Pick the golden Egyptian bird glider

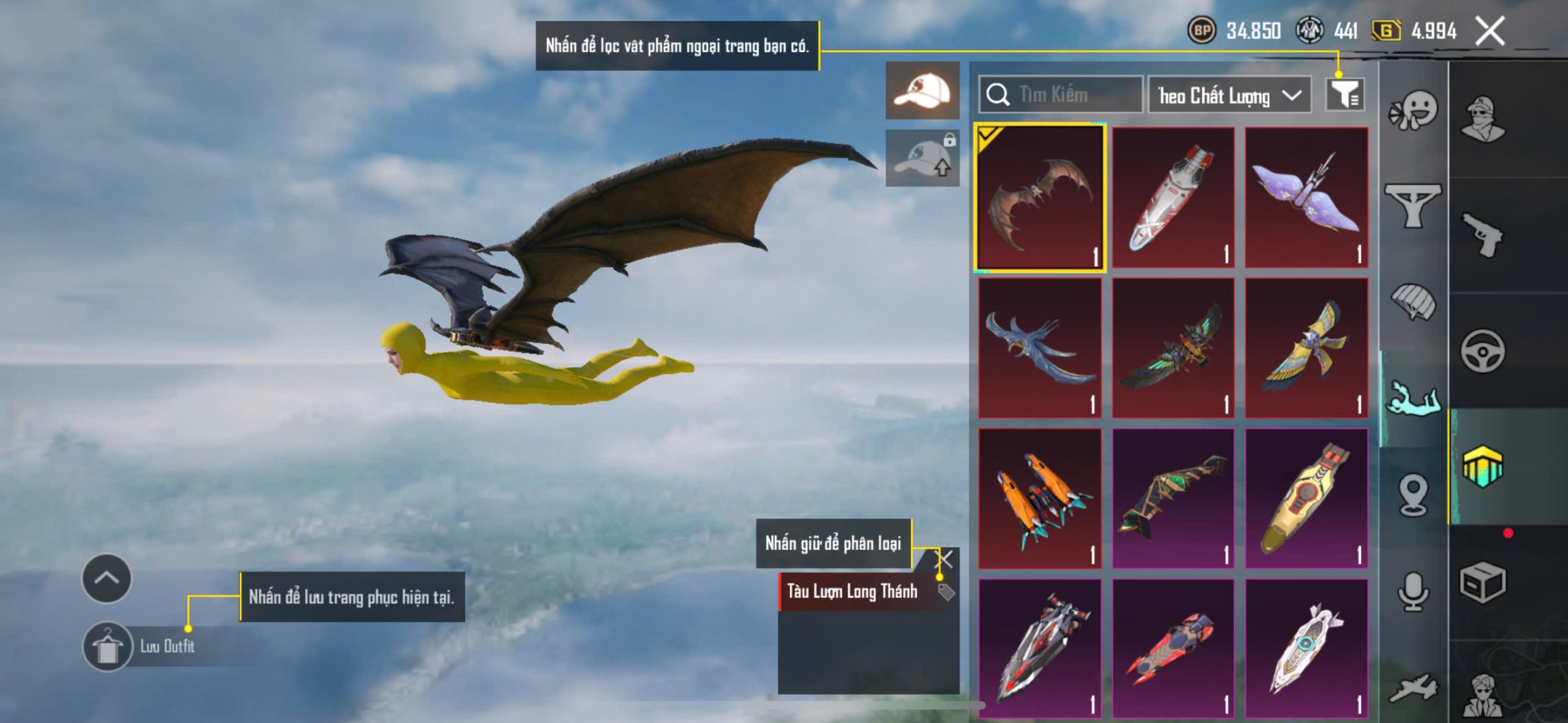pyautogui.click(x=1306, y=348)
